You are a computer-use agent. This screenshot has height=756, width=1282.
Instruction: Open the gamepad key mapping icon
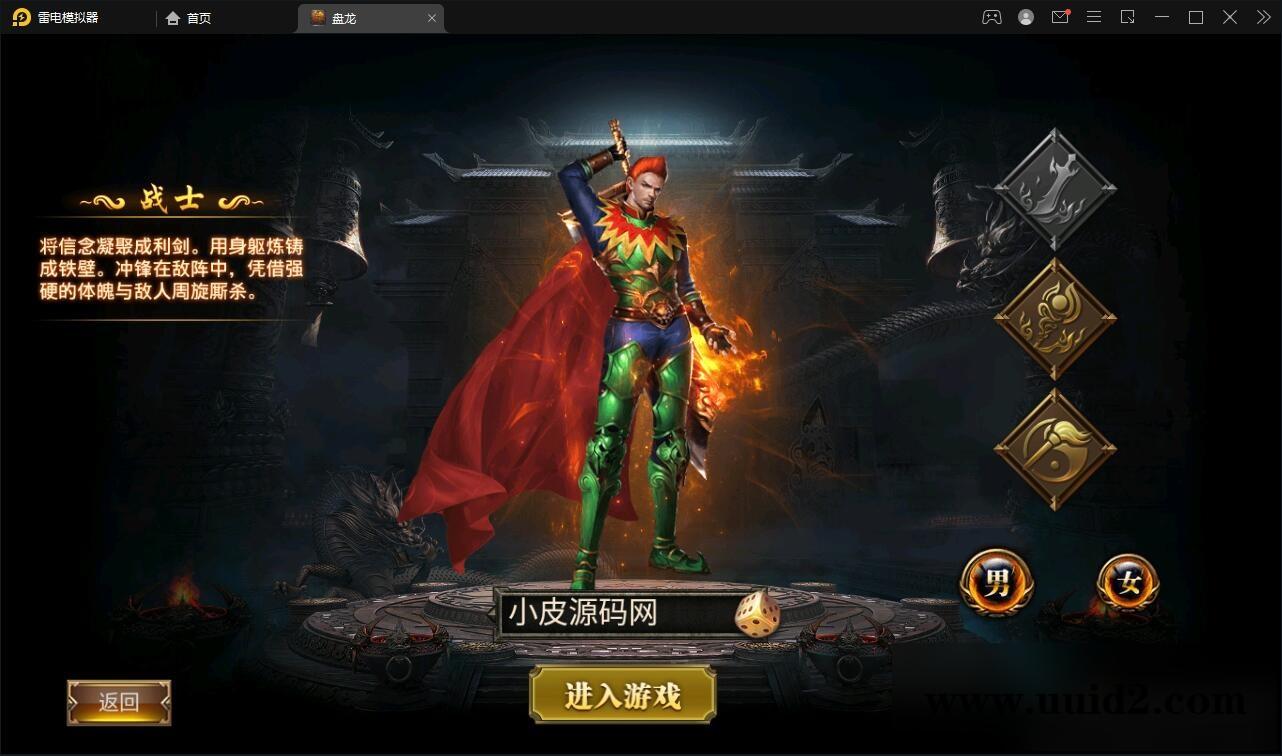pos(991,17)
